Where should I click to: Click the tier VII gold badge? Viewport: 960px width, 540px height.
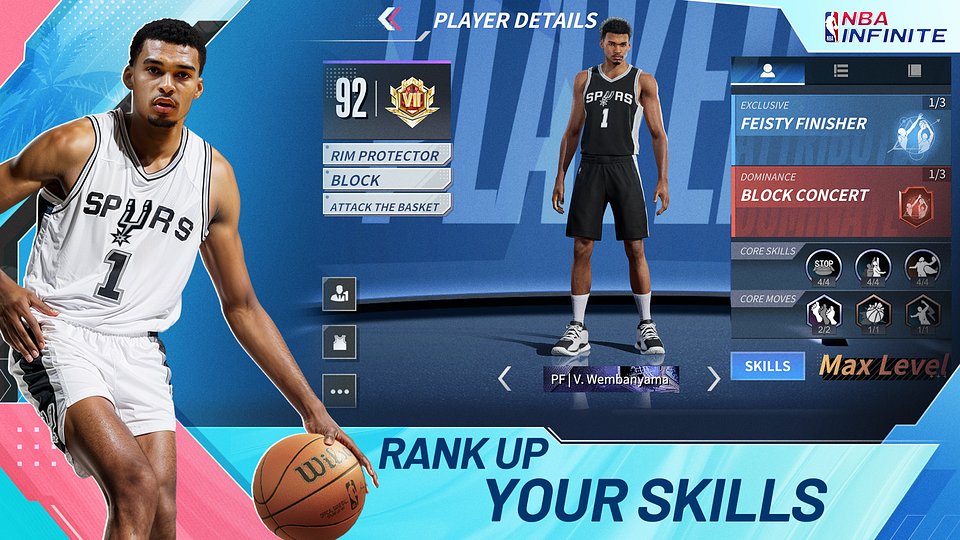click(412, 101)
